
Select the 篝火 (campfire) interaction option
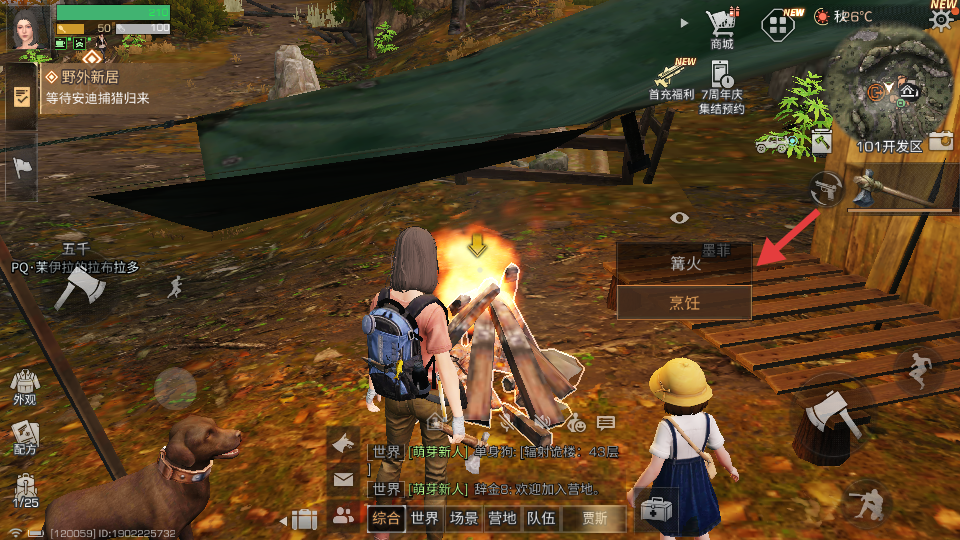click(x=684, y=263)
